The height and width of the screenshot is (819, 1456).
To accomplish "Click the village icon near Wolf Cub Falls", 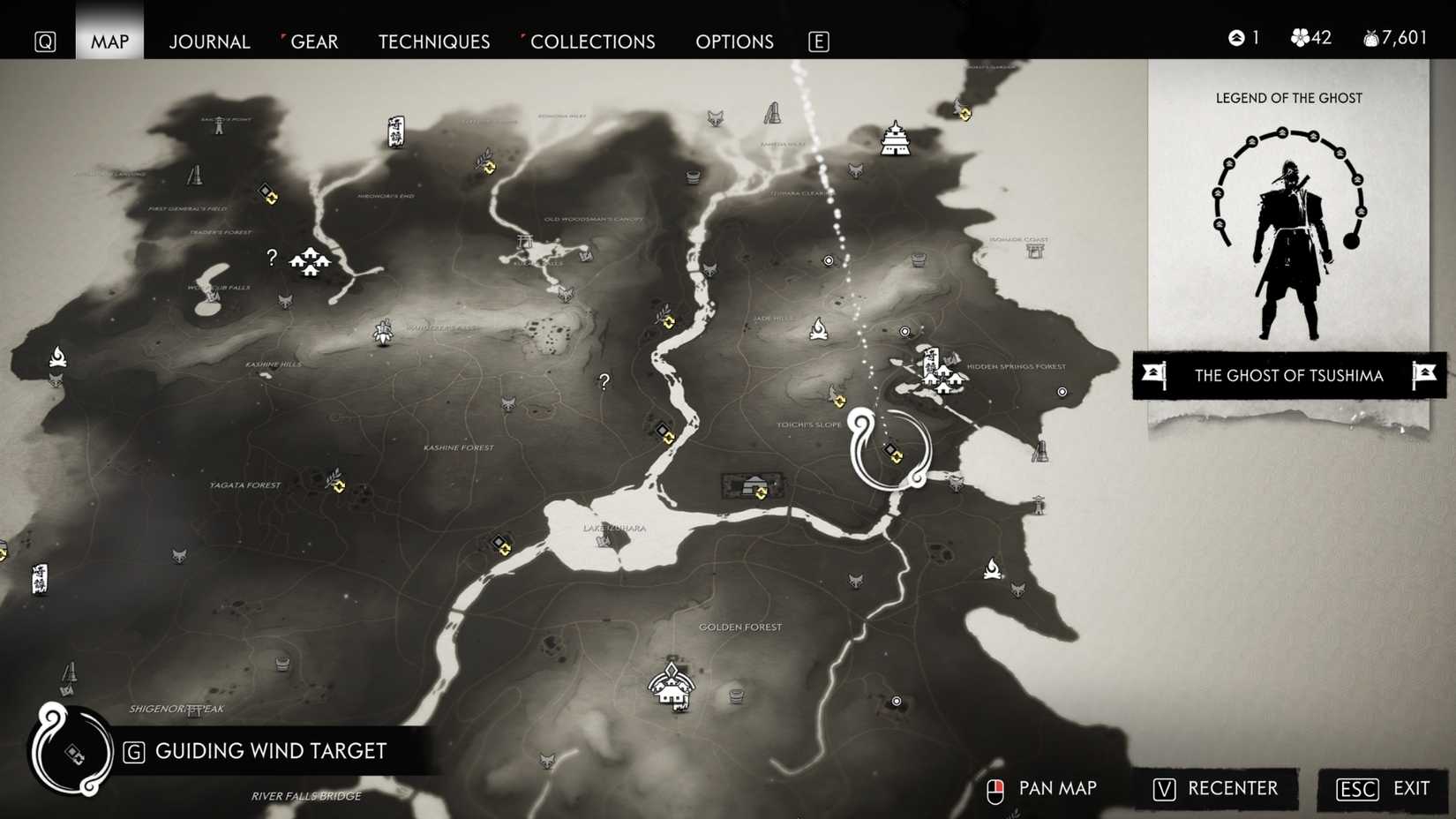I will coord(311,262).
